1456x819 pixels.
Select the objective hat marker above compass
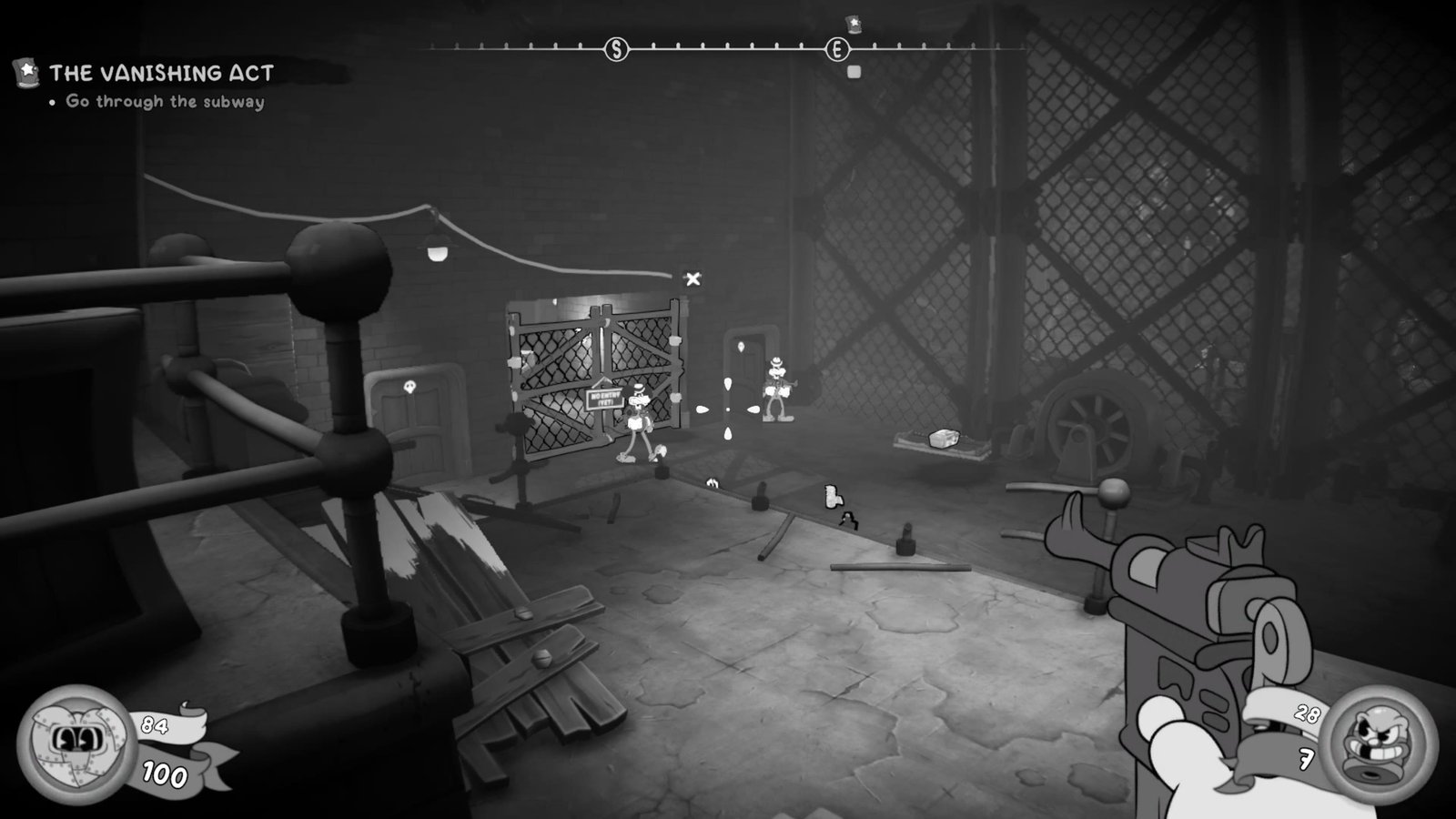point(854,24)
